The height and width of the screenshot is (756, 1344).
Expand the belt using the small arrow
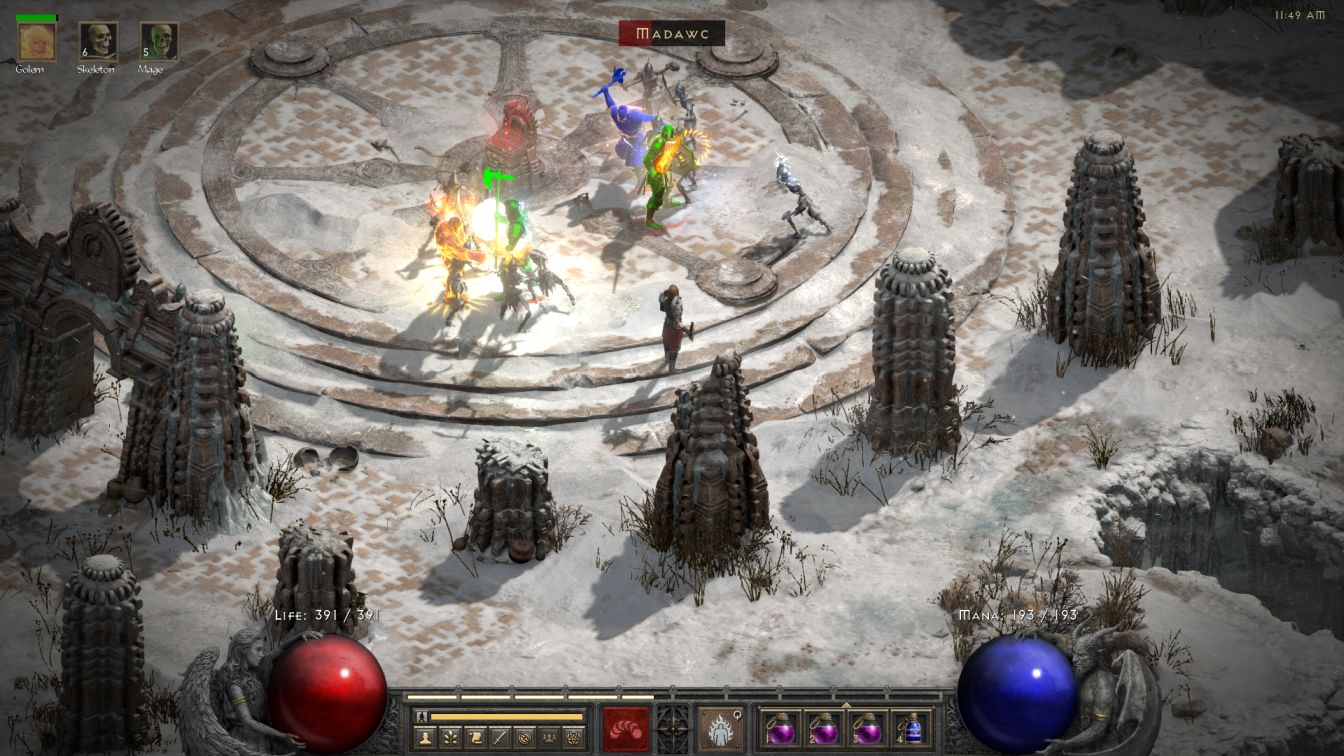[x=846, y=705]
